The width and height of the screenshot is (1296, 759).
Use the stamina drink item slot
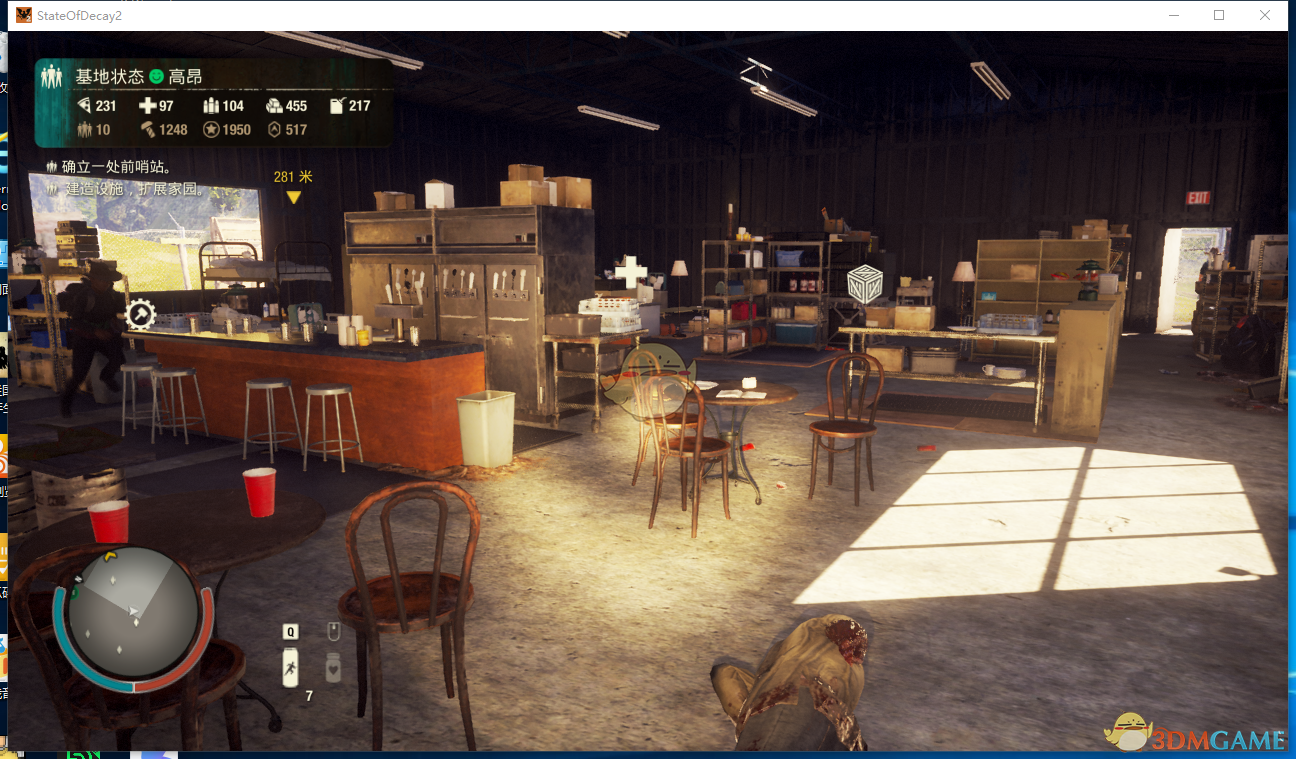tap(290, 666)
